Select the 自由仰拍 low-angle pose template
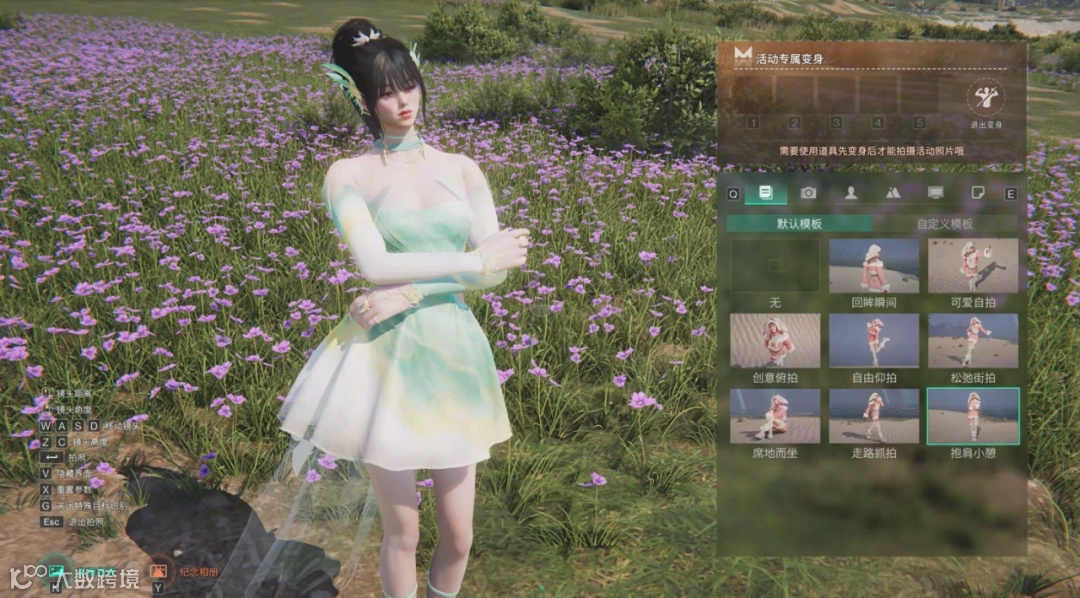 click(x=873, y=341)
